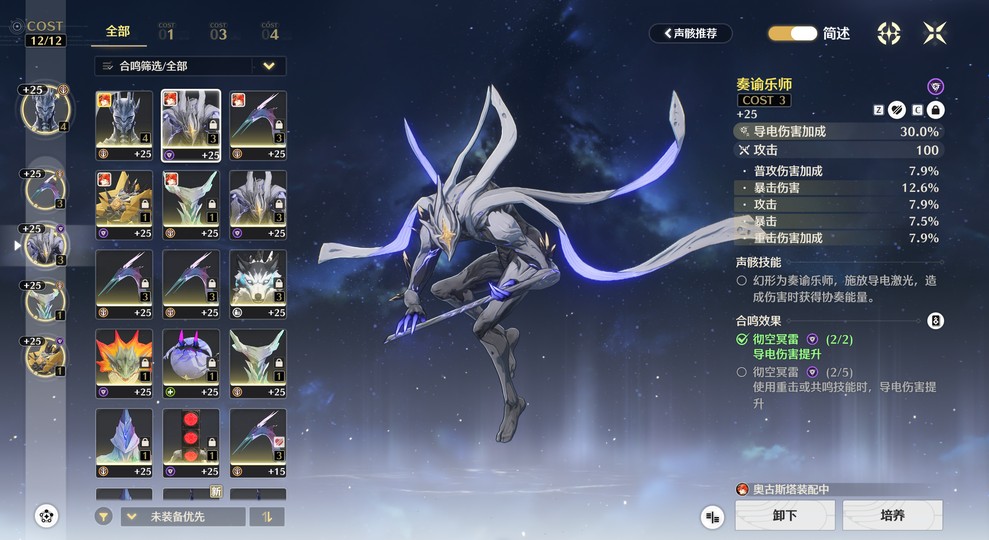
Task: Select the COST 03 filter tab
Action: point(218,32)
